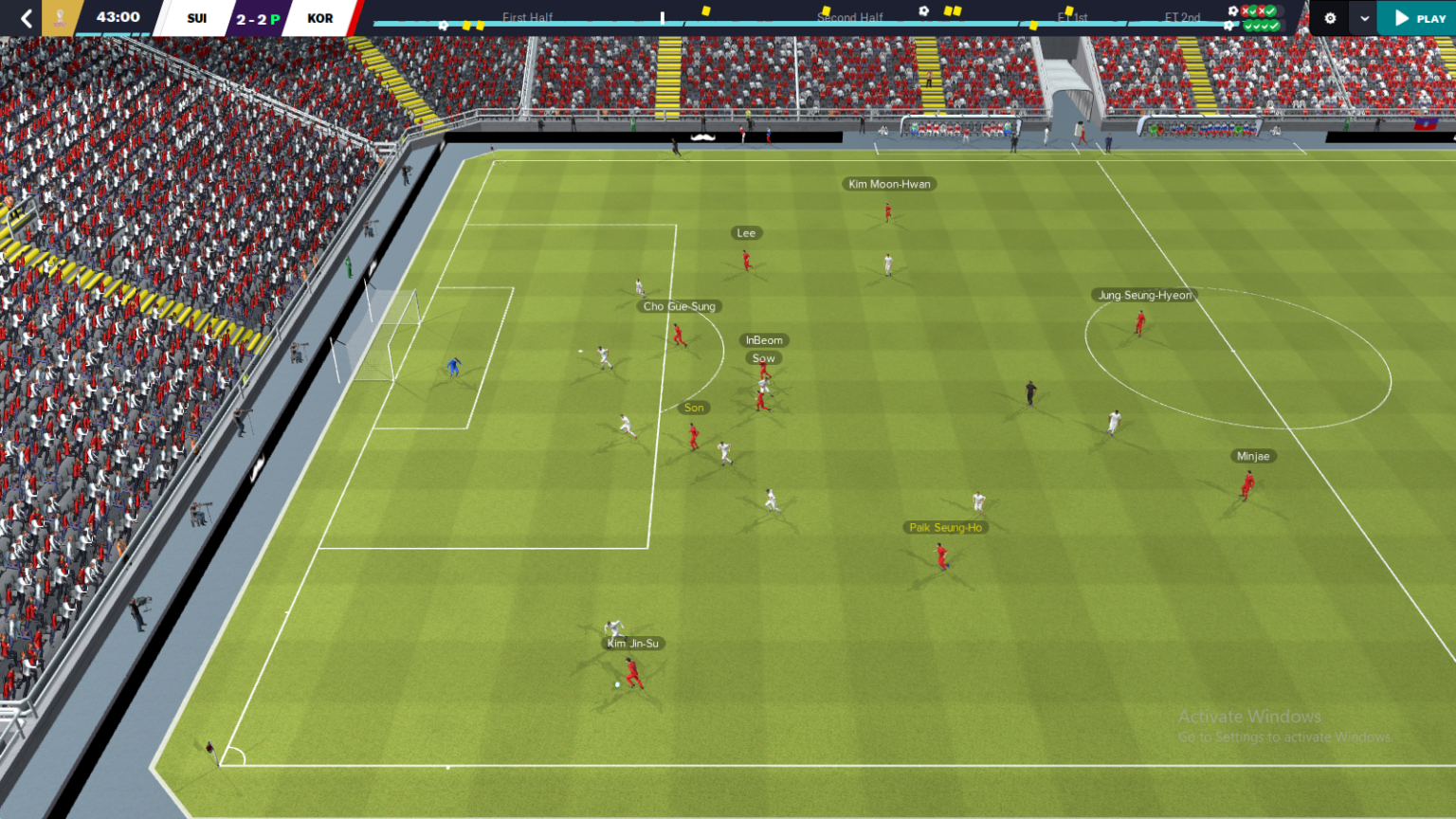Click the back chevron arrow
The width and height of the screenshot is (1456, 819).
coord(26,16)
